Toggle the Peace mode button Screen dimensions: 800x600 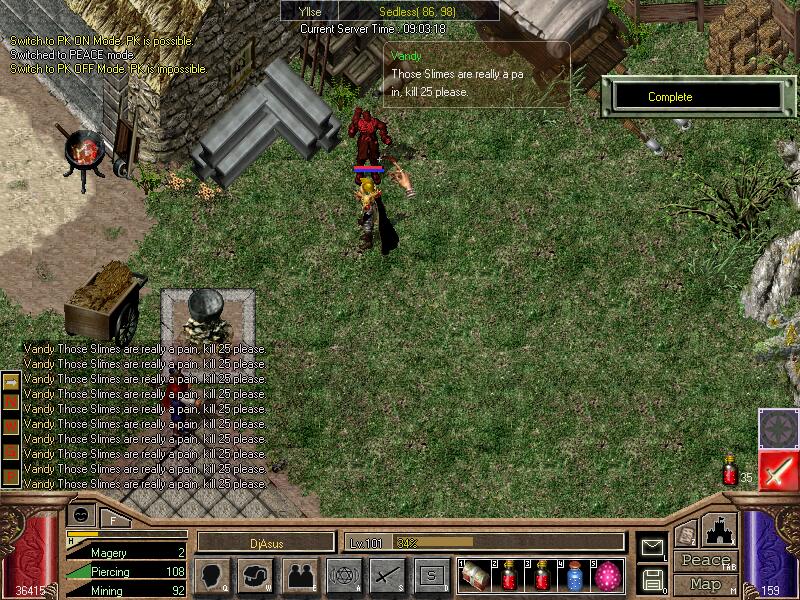705,561
